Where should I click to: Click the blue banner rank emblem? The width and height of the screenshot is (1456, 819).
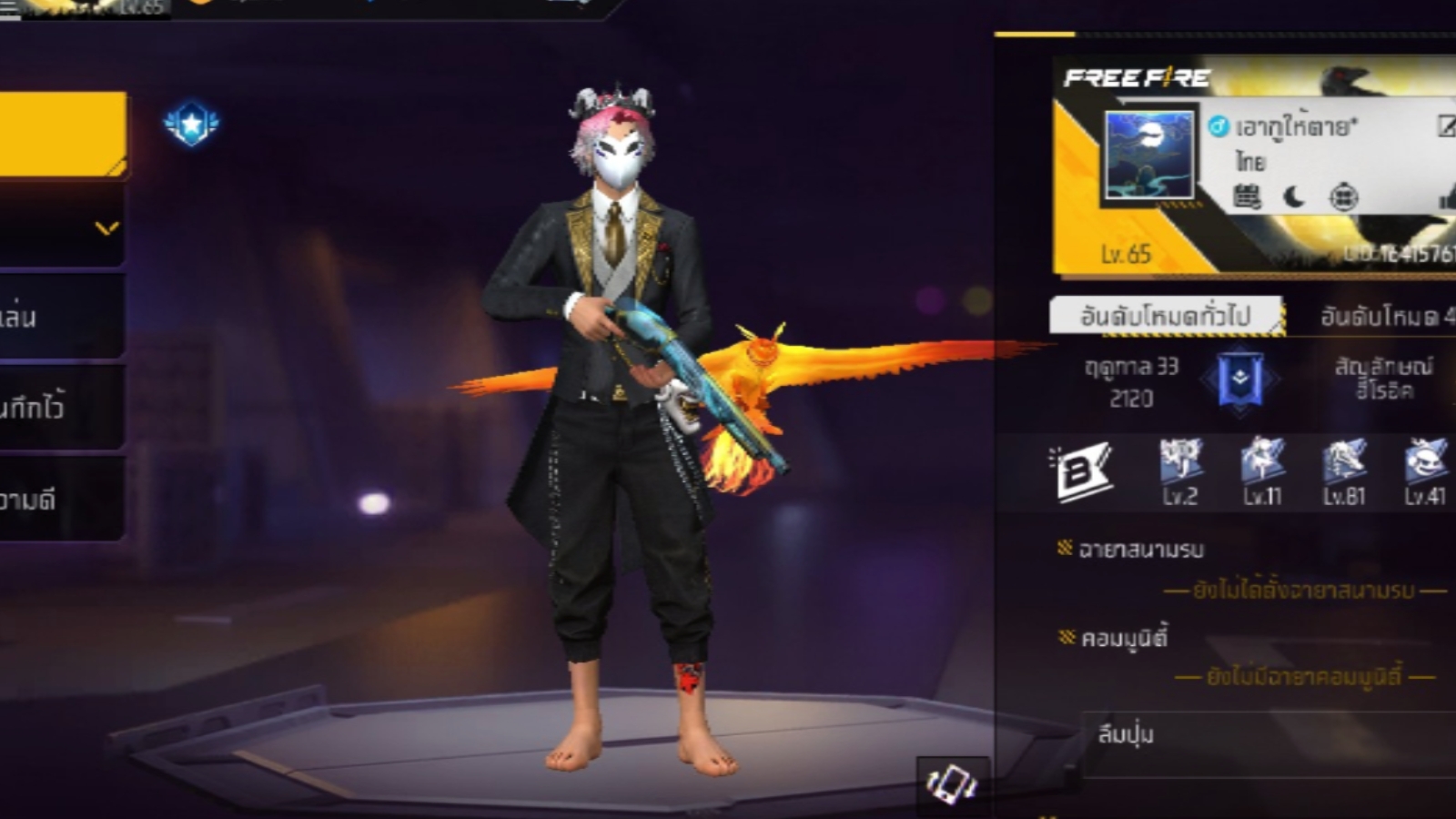click(x=1240, y=379)
